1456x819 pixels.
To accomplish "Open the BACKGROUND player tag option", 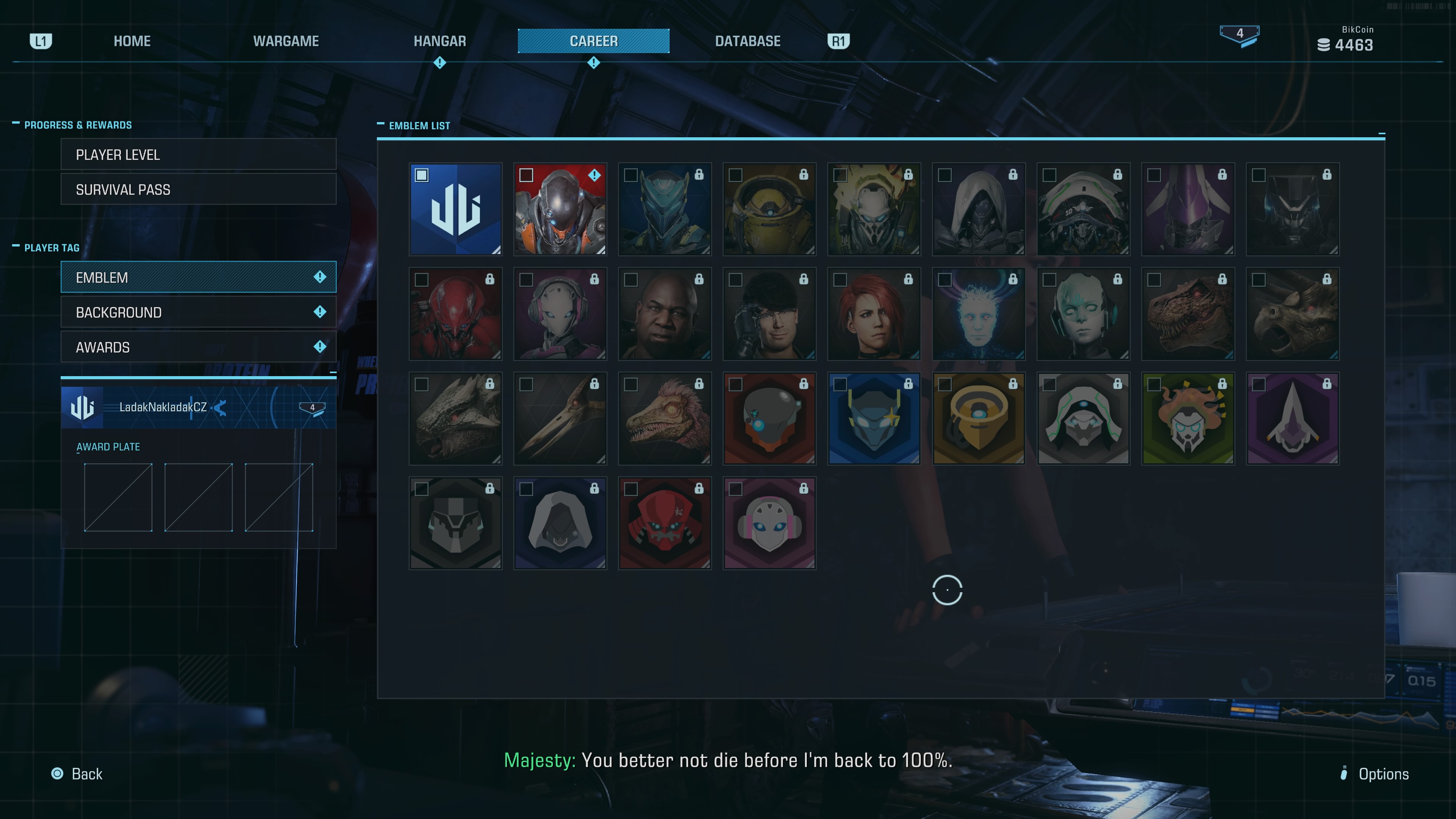I will [x=198, y=312].
